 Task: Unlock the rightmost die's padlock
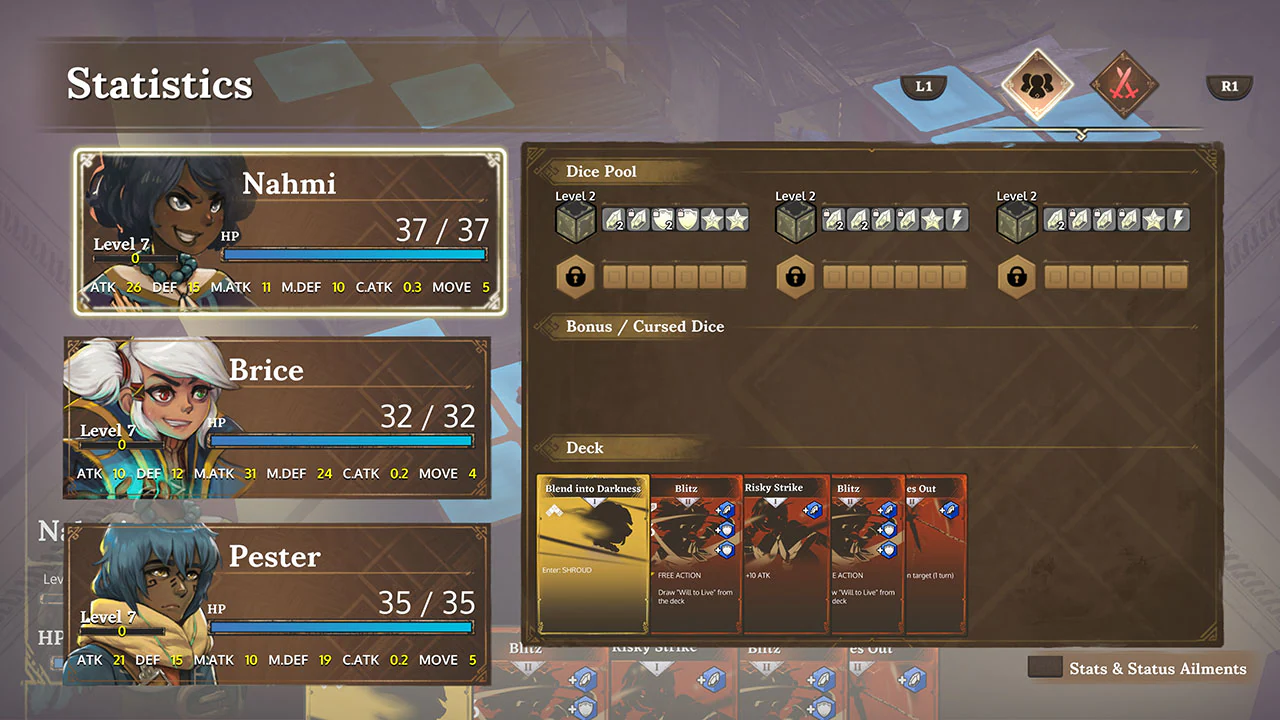point(1016,277)
